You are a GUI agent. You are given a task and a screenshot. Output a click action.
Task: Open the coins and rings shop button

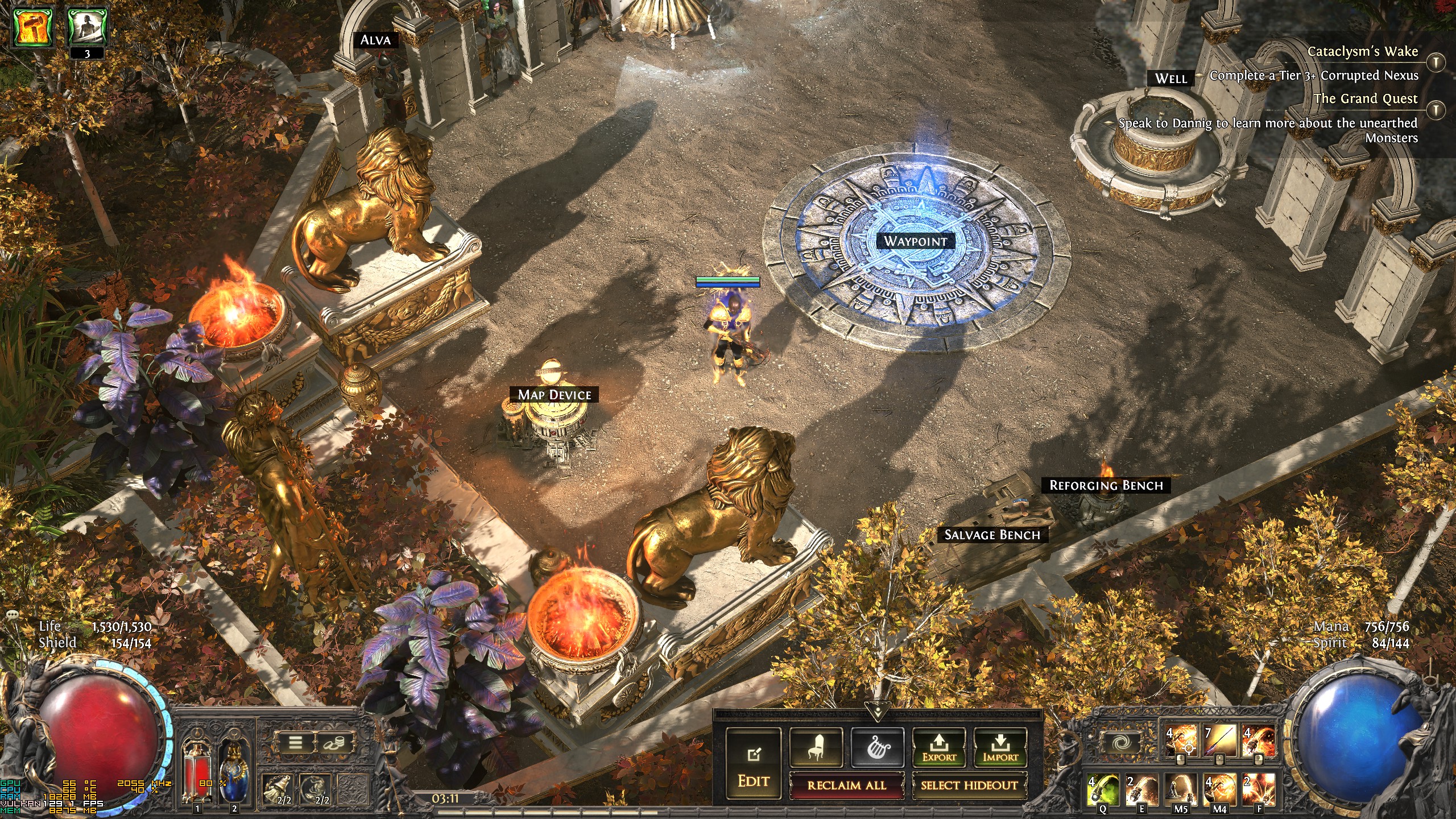pyautogui.click(x=333, y=742)
